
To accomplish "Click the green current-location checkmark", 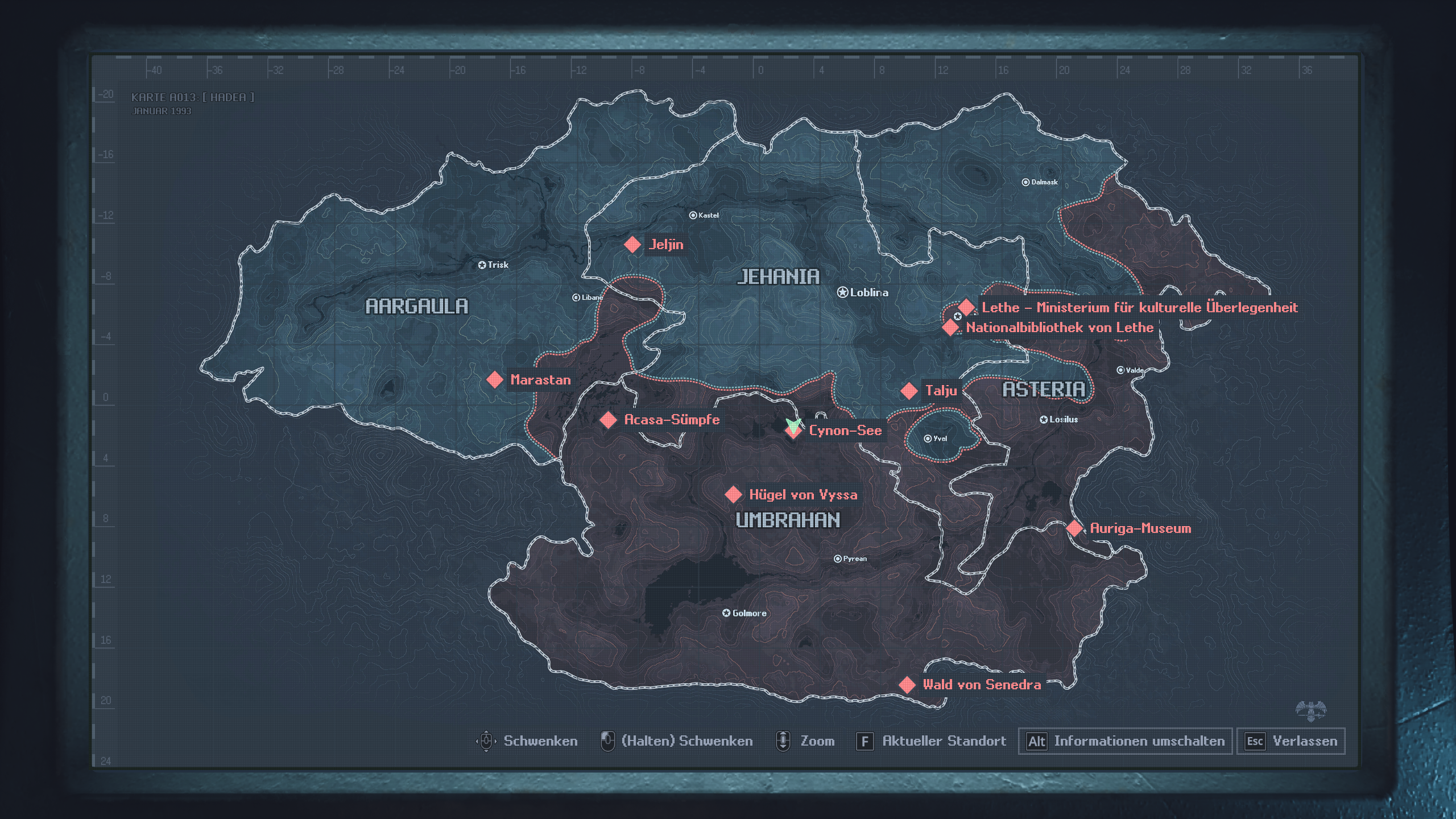I will [x=793, y=425].
